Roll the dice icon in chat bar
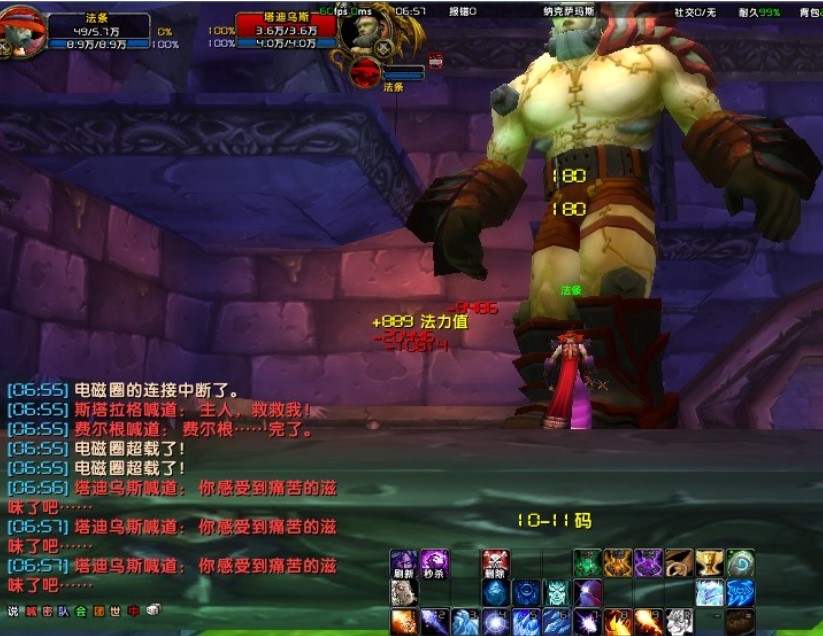This screenshot has width=823, height=636. [x=153, y=610]
